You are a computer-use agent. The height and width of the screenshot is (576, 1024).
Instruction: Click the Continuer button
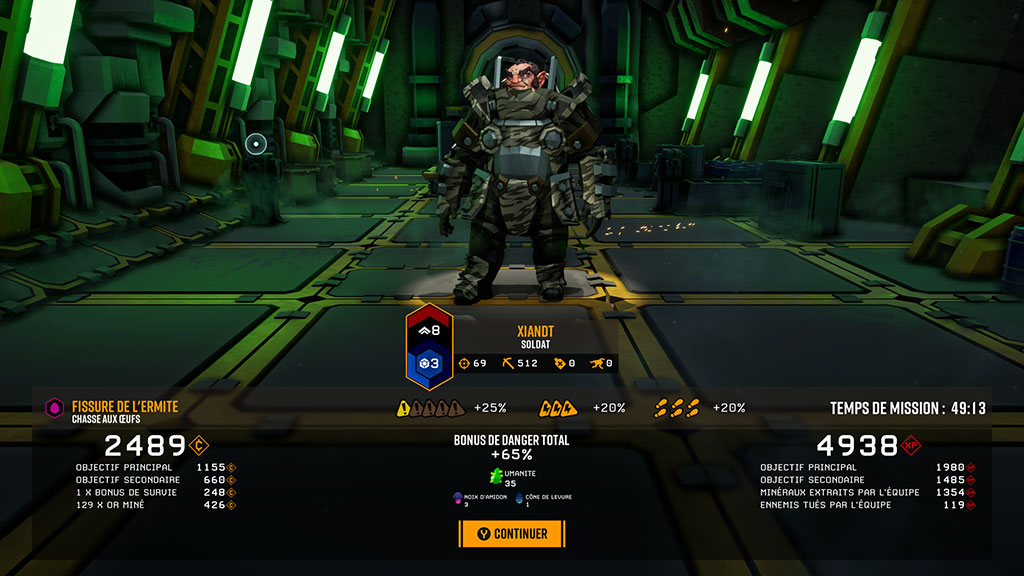[512, 534]
